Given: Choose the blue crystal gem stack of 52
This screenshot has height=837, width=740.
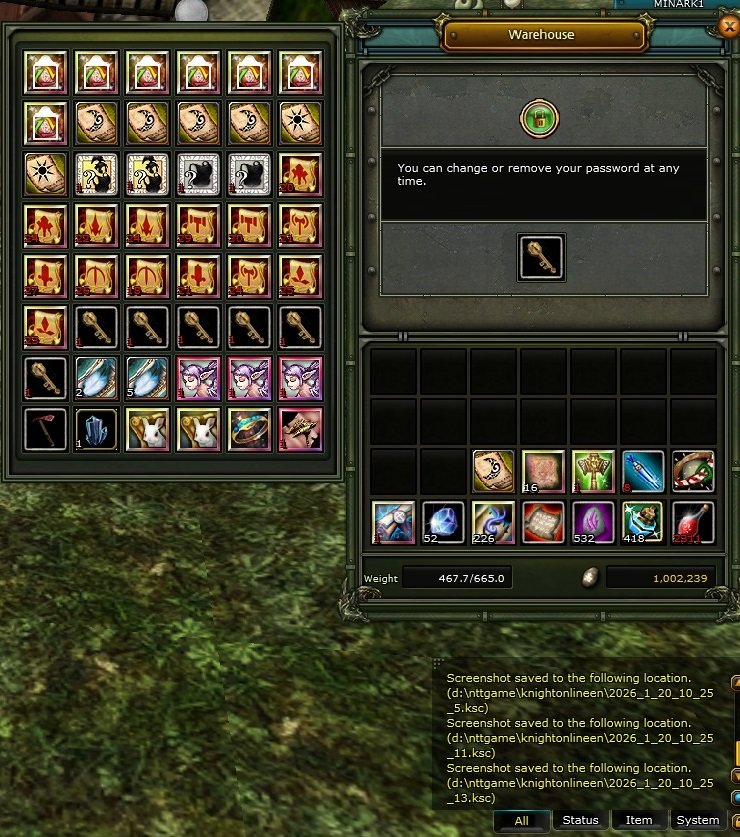Looking at the screenshot, I should coord(444,522).
